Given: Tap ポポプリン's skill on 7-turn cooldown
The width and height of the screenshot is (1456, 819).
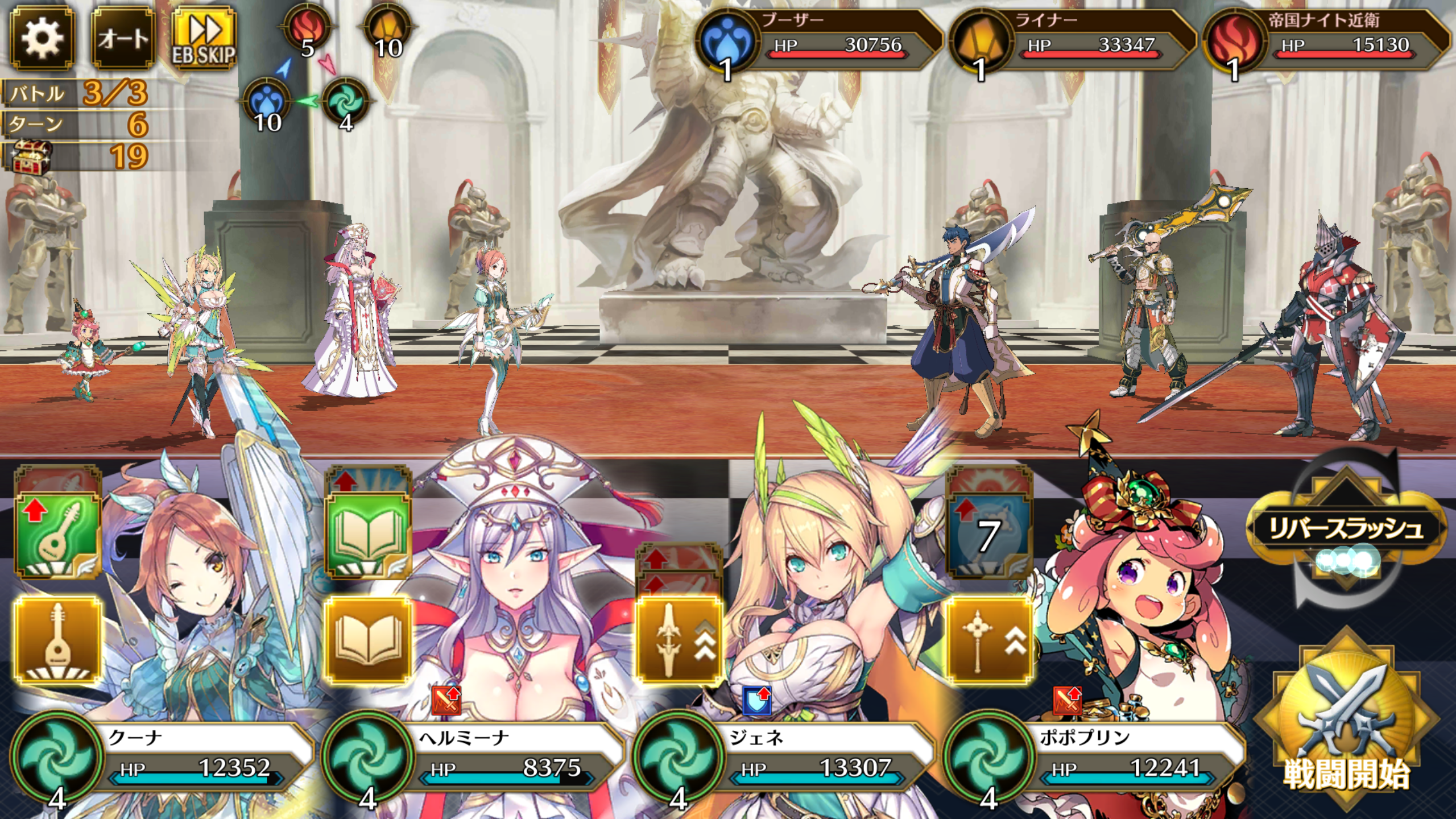Looking at the screenshot, I should click(988, 535).
